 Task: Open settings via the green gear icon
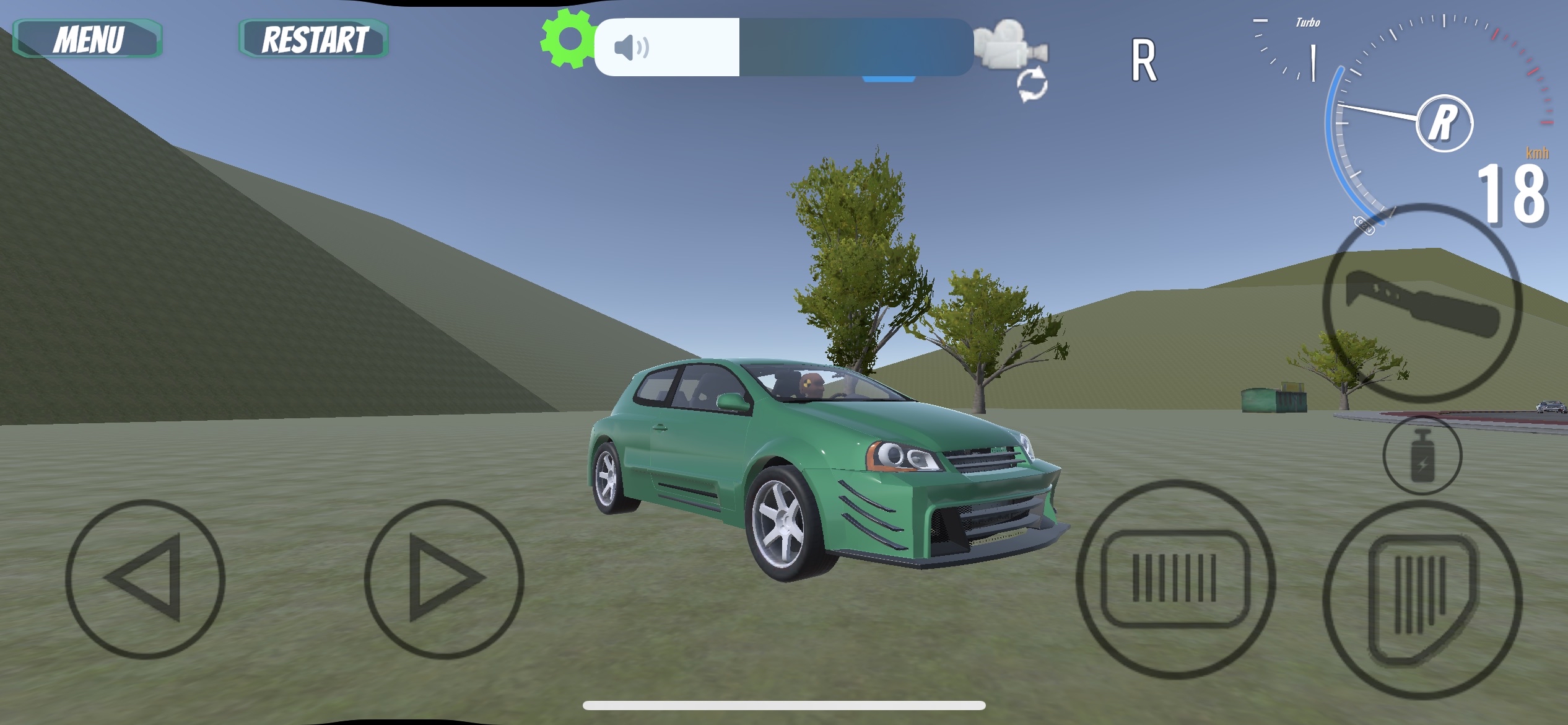pos(567,38)
